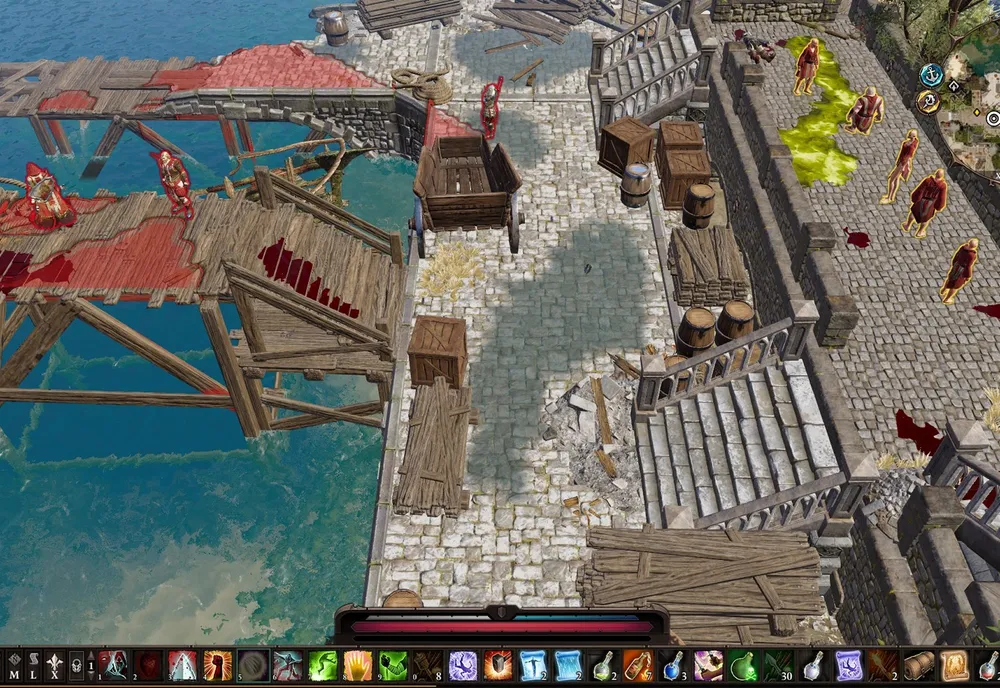Throw the green poison skull flask
Viewport: 1000px width, 688px height.
743,665
